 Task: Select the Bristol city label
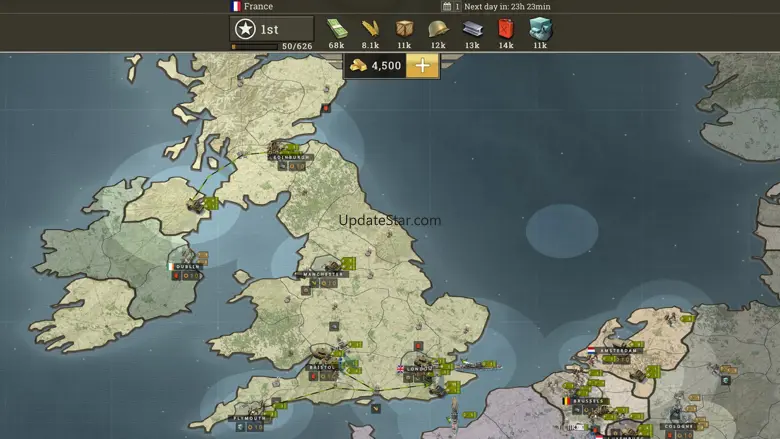click(322, 367)
